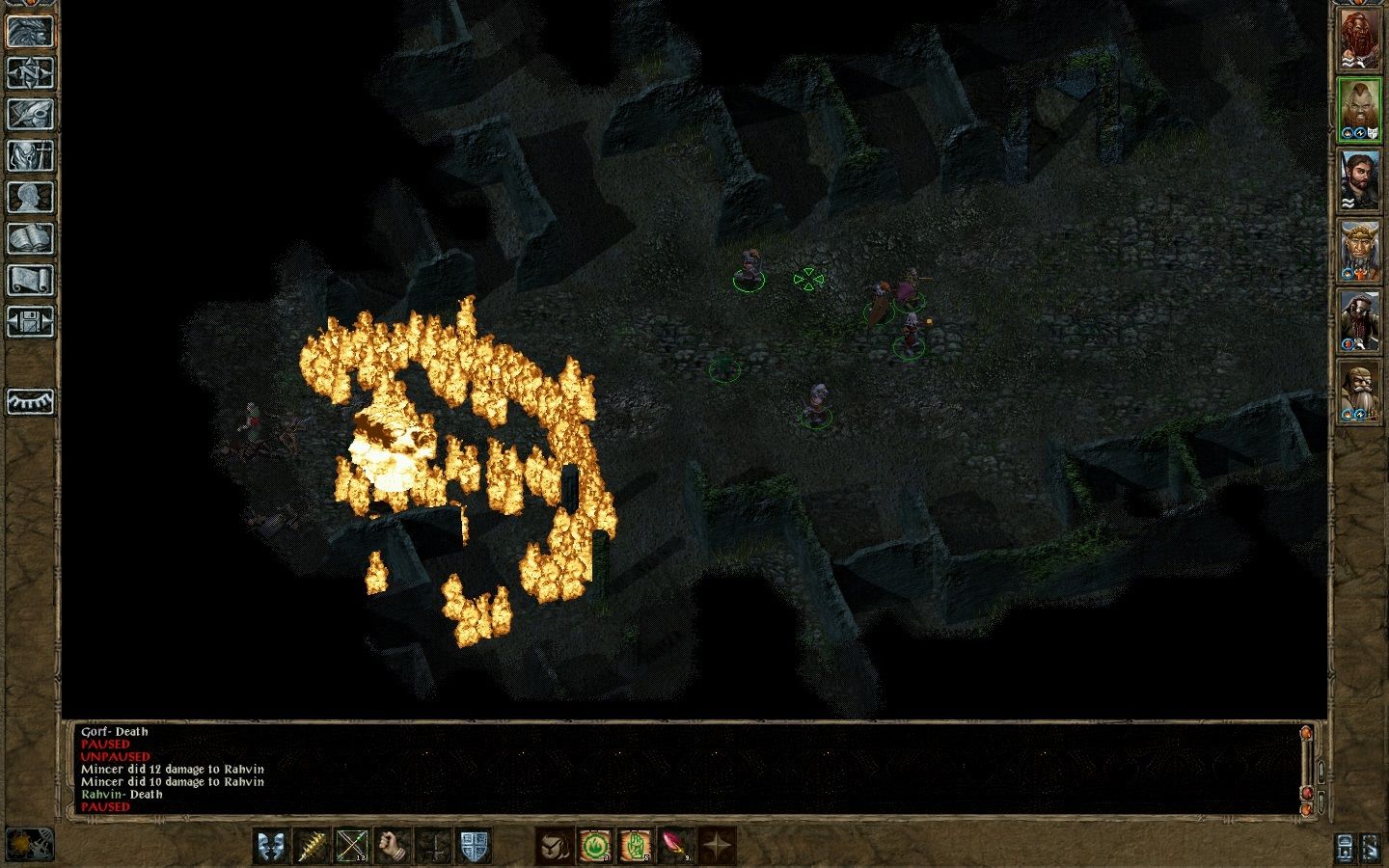The image size is (1389, 868).
Task: Activate the twin masks talk button
Action: click(270, 846)
